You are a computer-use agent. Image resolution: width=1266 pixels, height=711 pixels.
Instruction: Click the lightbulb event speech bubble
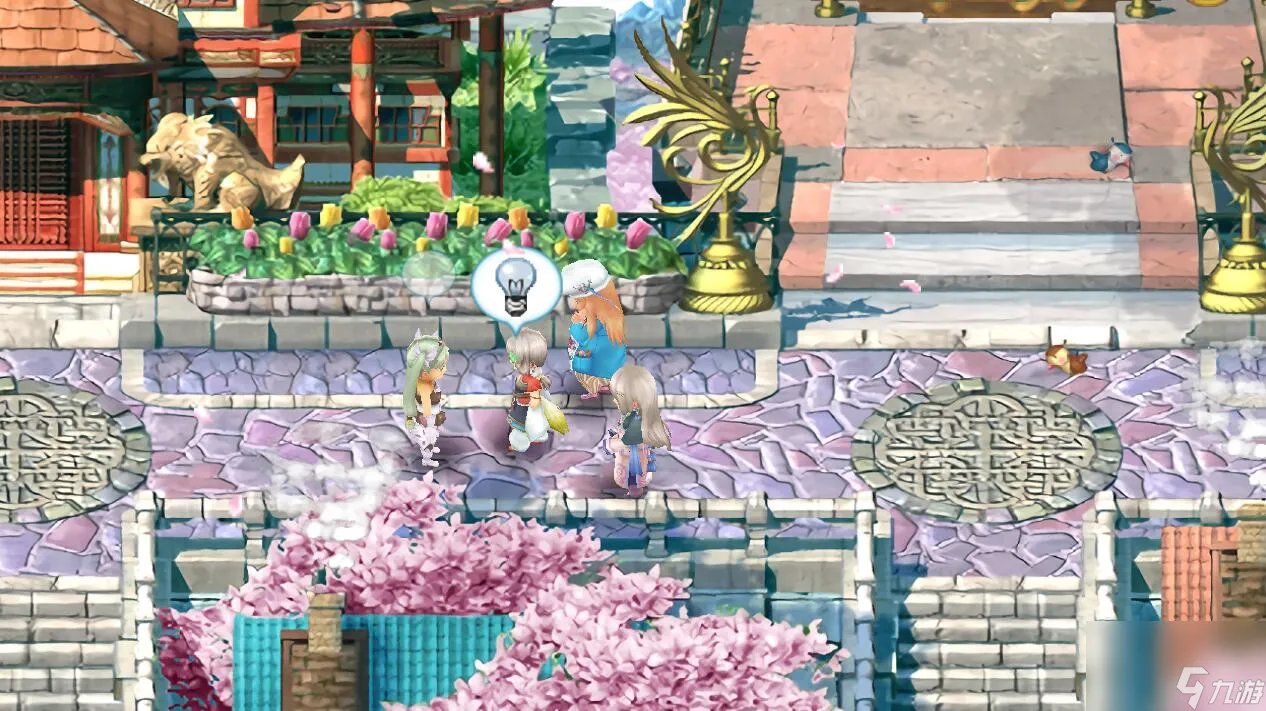tap(515, 283)
